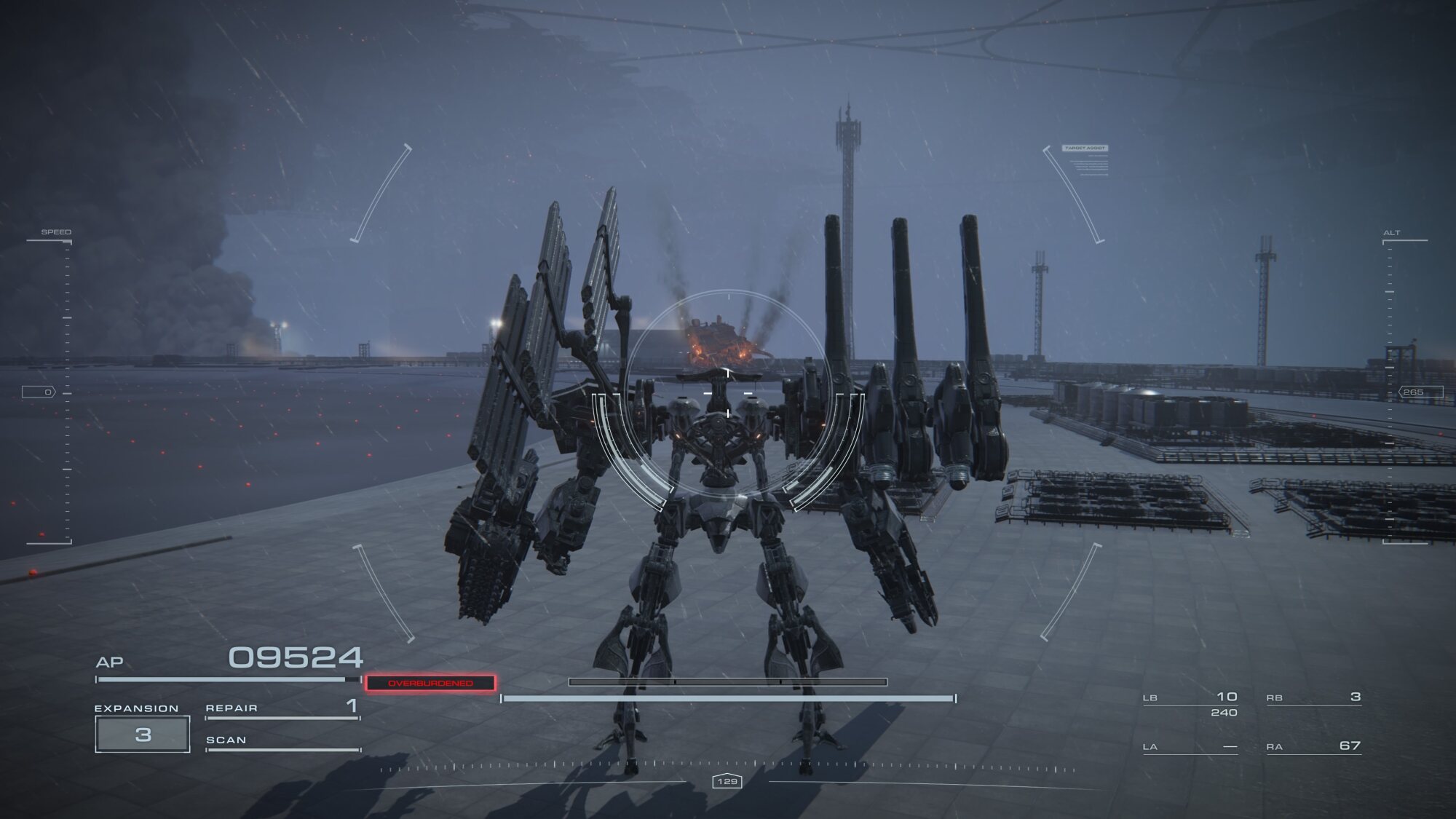
Task: Trigger the Scan gauge
Action: (x=282, y=742)
